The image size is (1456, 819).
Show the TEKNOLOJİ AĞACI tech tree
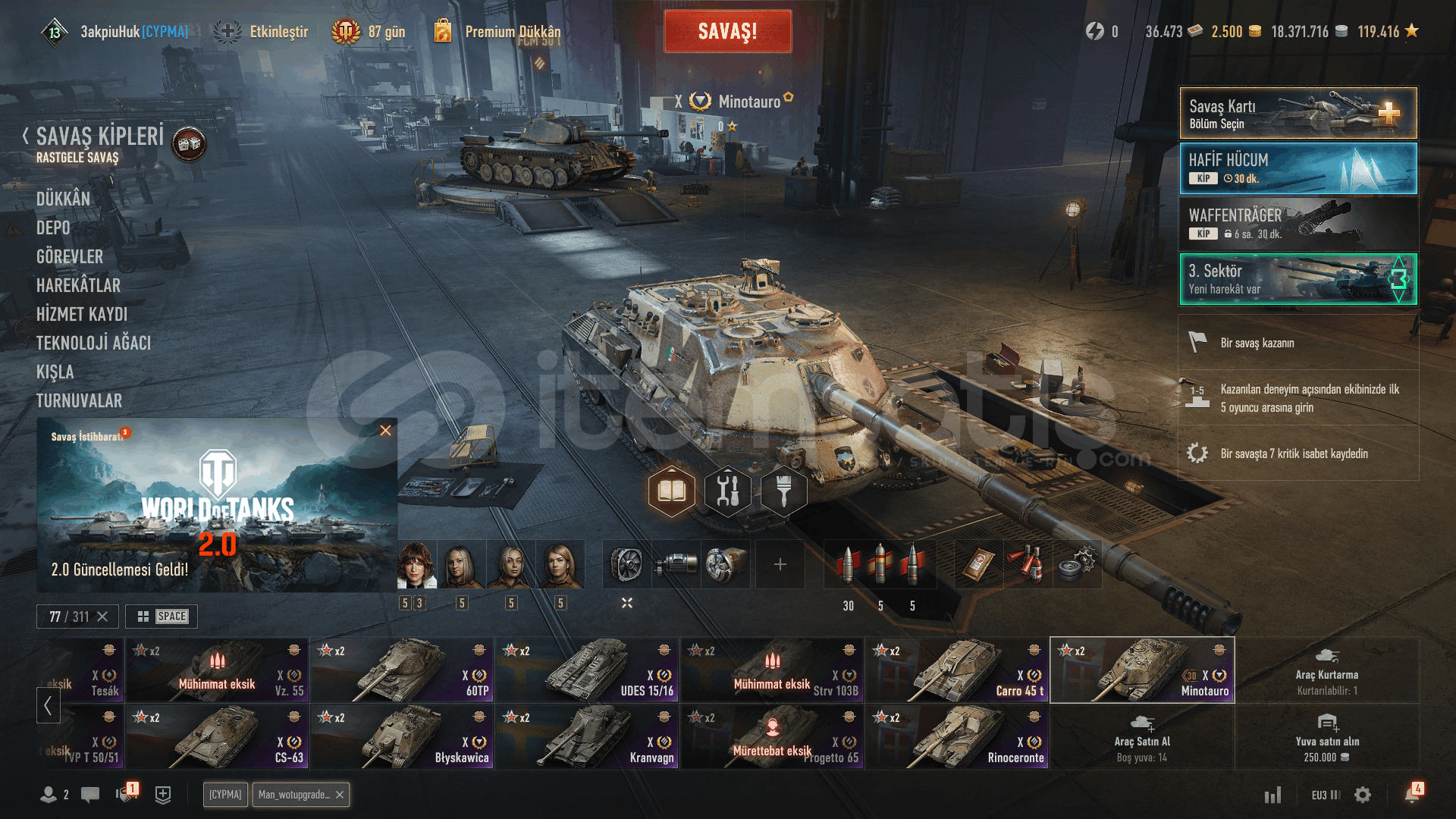click(x=93, y=344)
